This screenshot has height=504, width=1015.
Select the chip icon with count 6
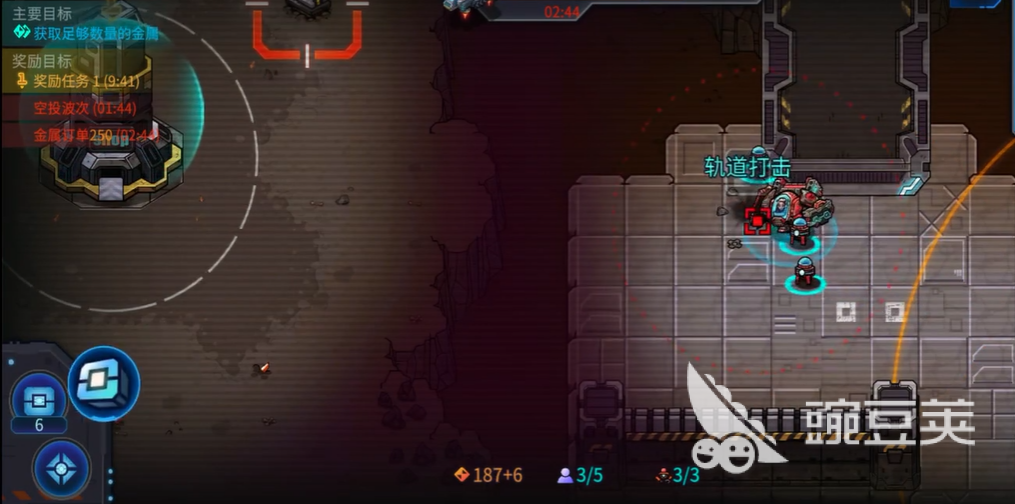pyautogui.click(x=39, y=402)
